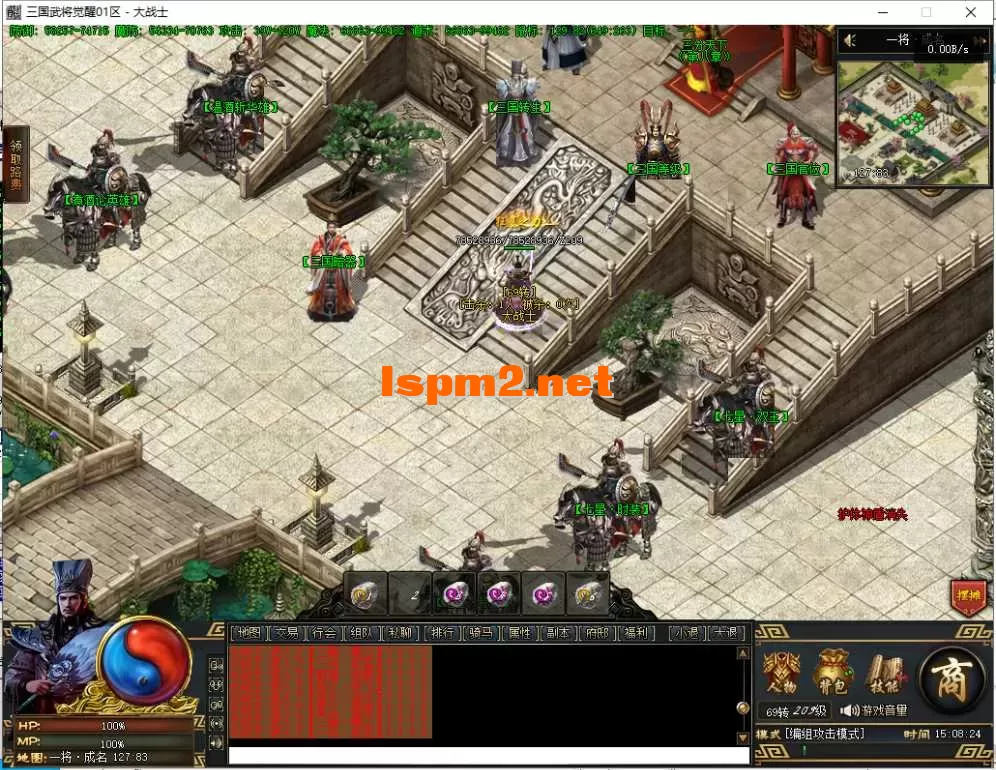
Task: Open the 行会 (Guild) menu button
Action: click(x=324, y=633)
